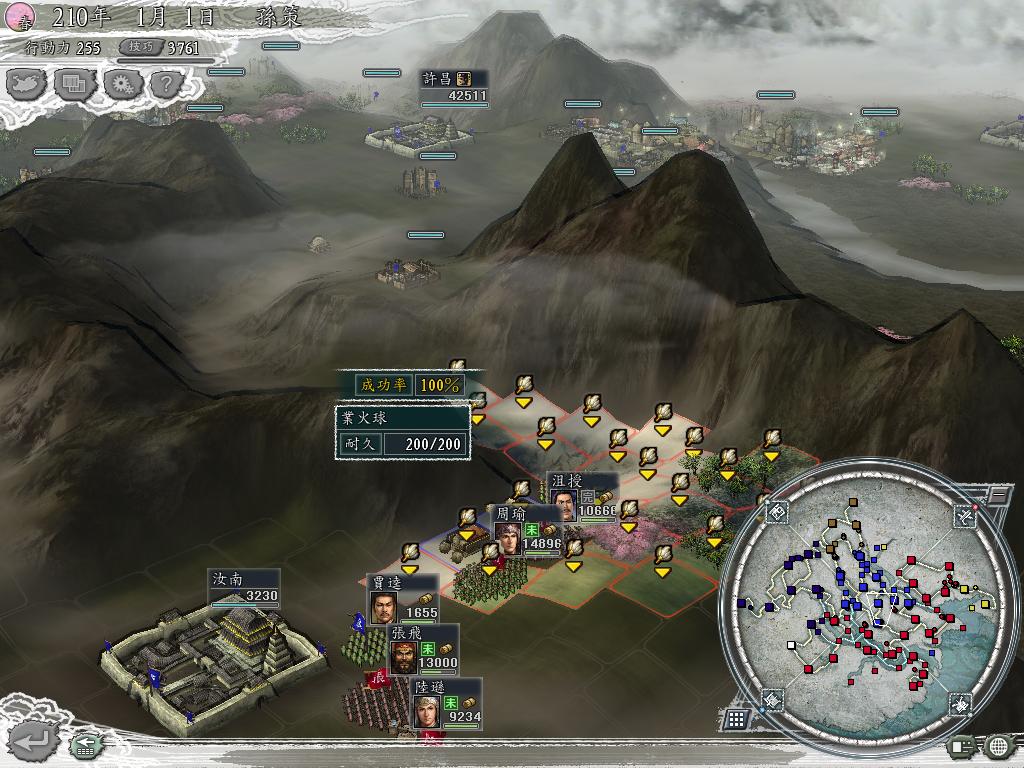Click the globe icon button
The width and height of the screenshot is (1024, 768).
click(999, 745)
